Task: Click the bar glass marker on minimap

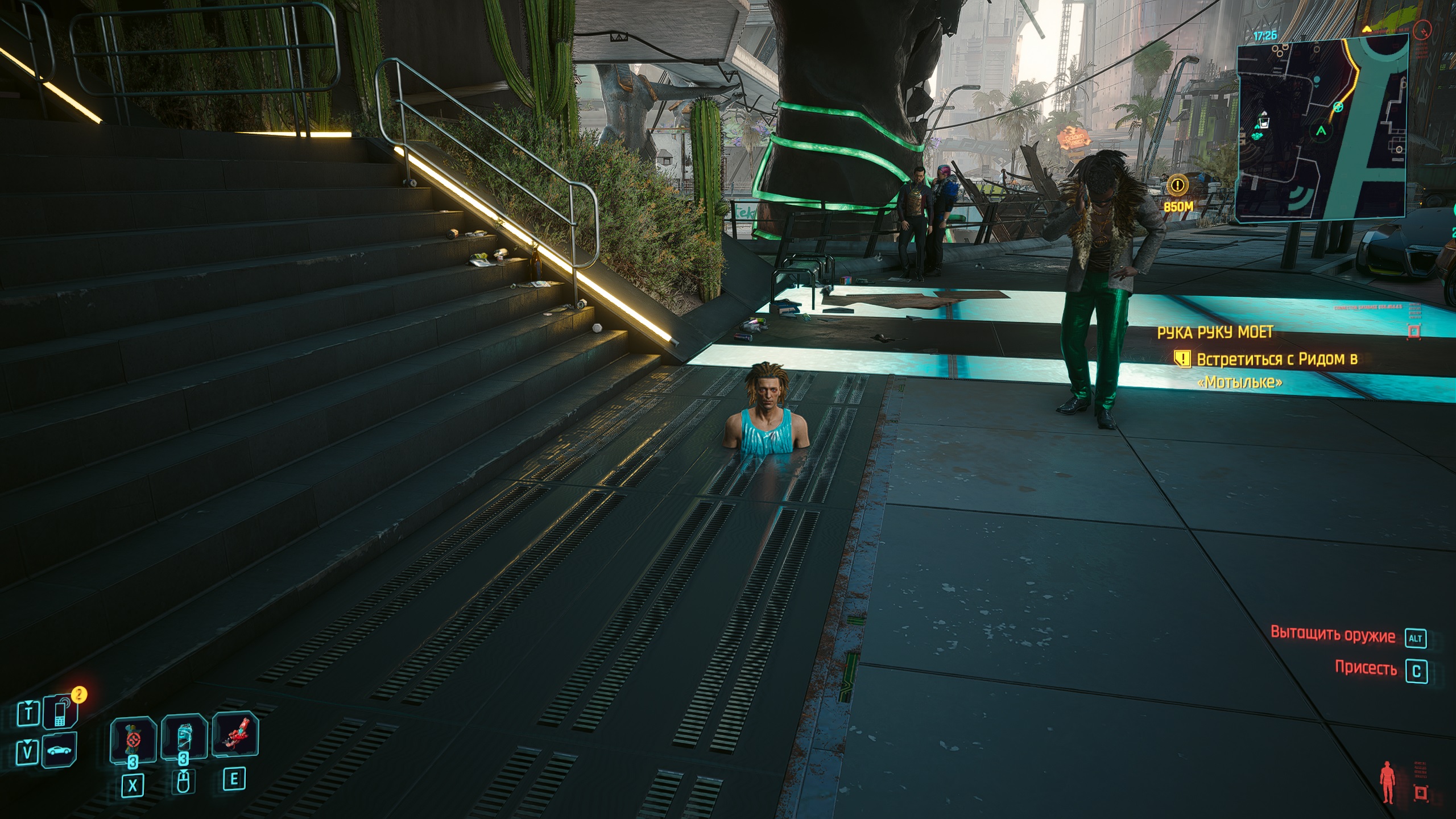Action: (1264, 121)
